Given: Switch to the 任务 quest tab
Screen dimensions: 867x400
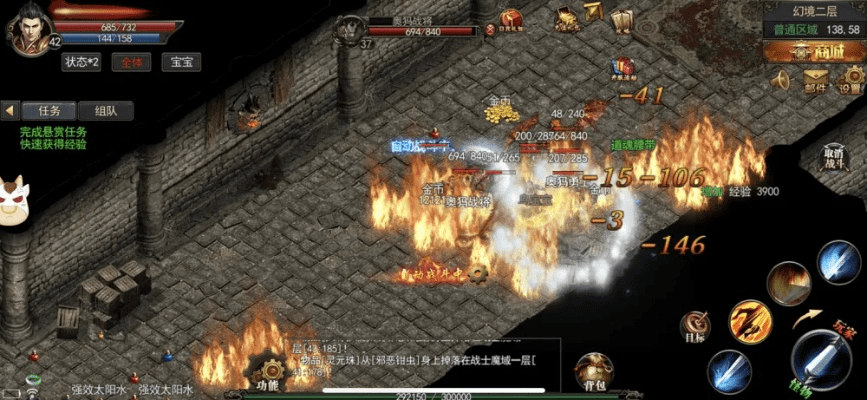Looking at the screenshot, I should click(48, 110).
